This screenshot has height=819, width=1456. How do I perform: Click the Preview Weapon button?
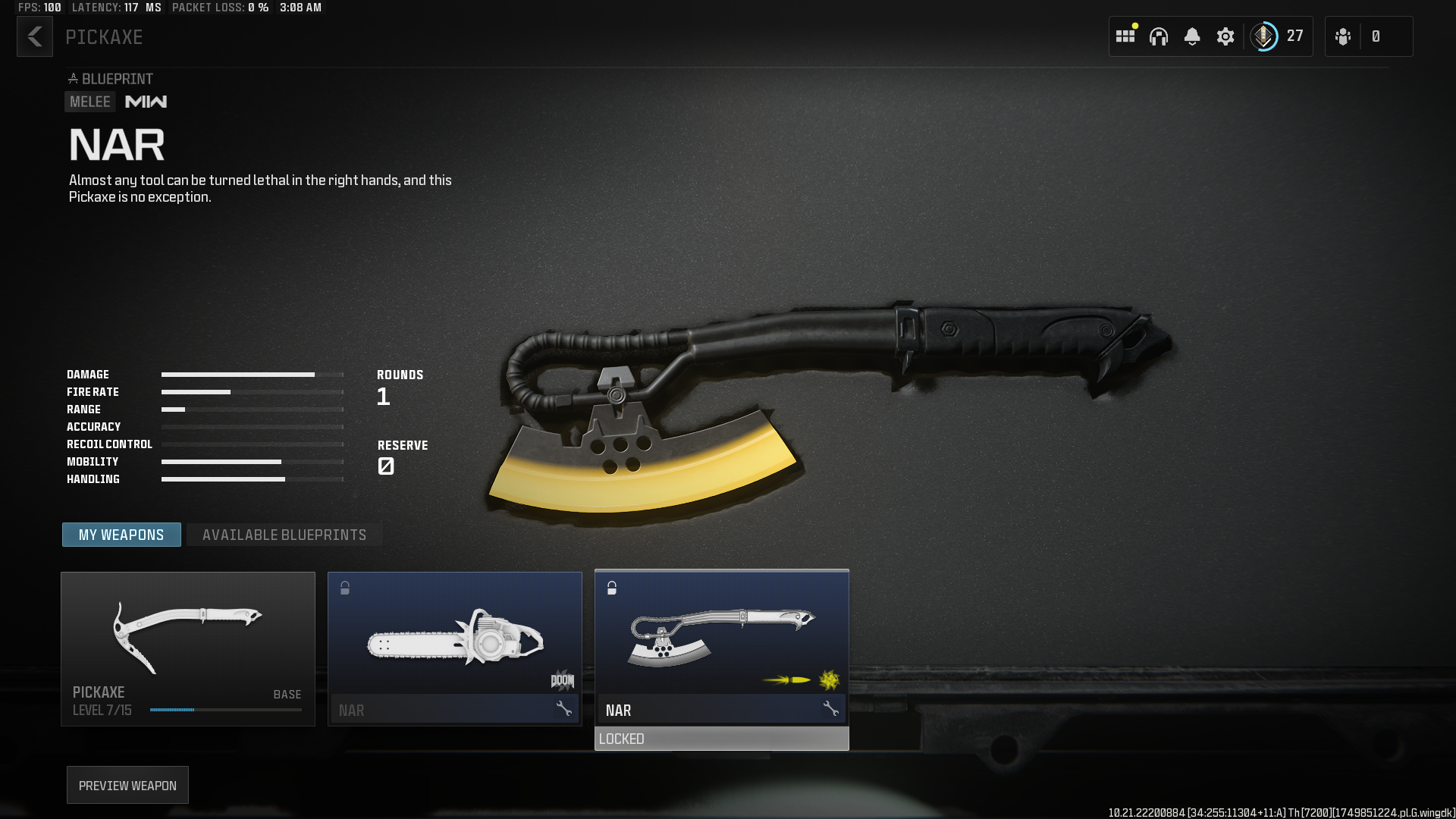click(x=127, y=785)
